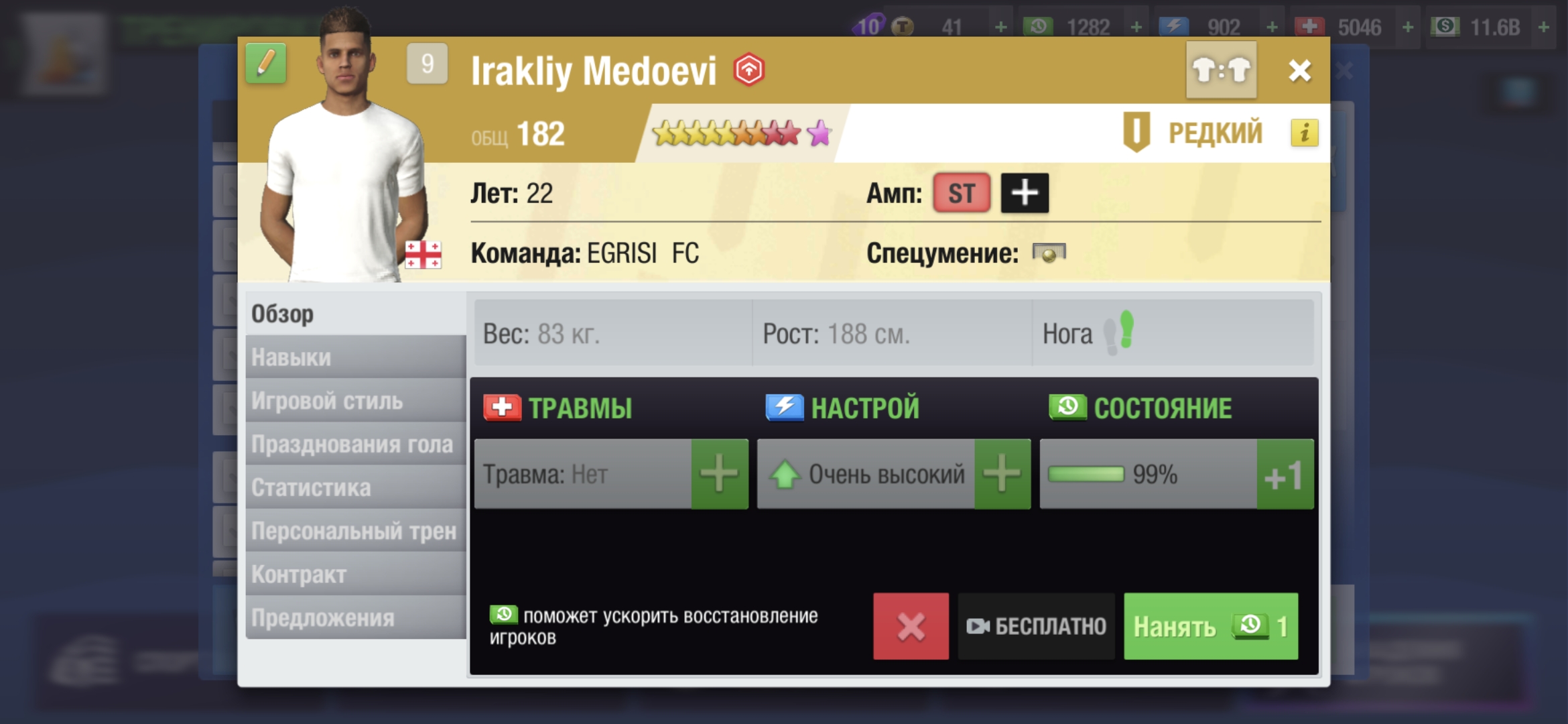Click the green Нанять button

(x=1210, y=626)
